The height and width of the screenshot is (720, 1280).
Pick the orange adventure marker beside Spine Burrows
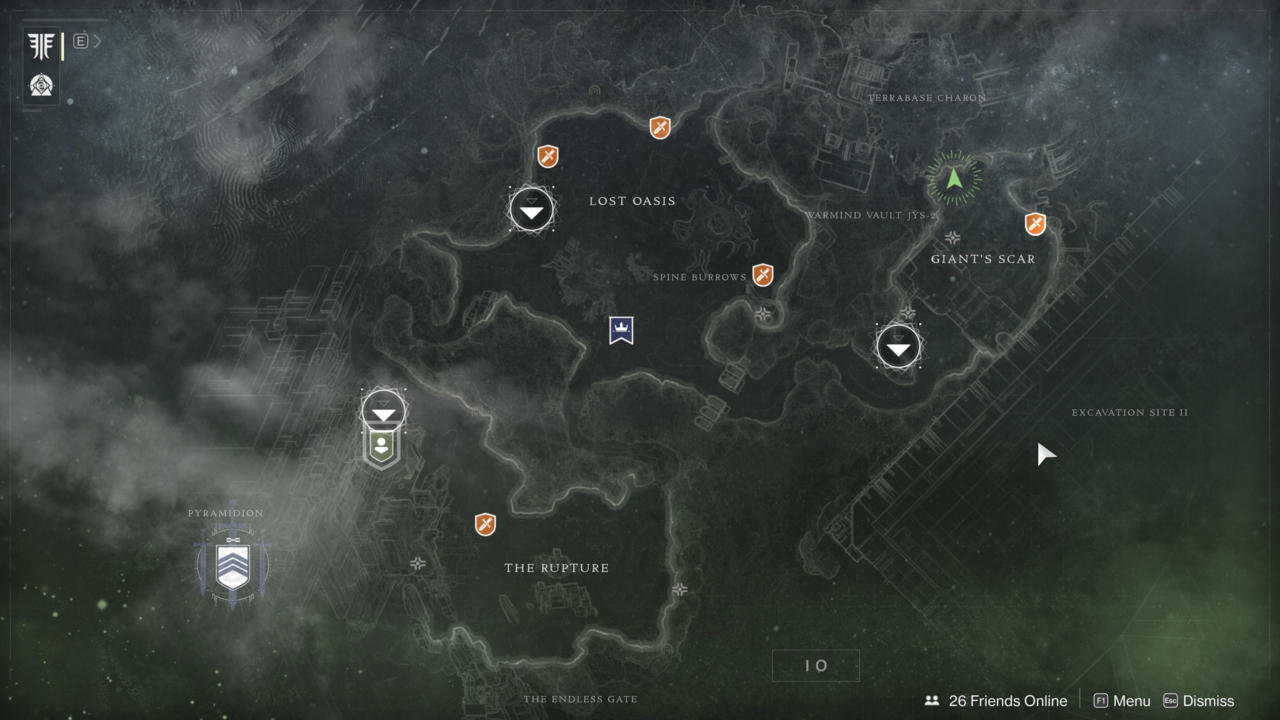[x=763, y=274]
